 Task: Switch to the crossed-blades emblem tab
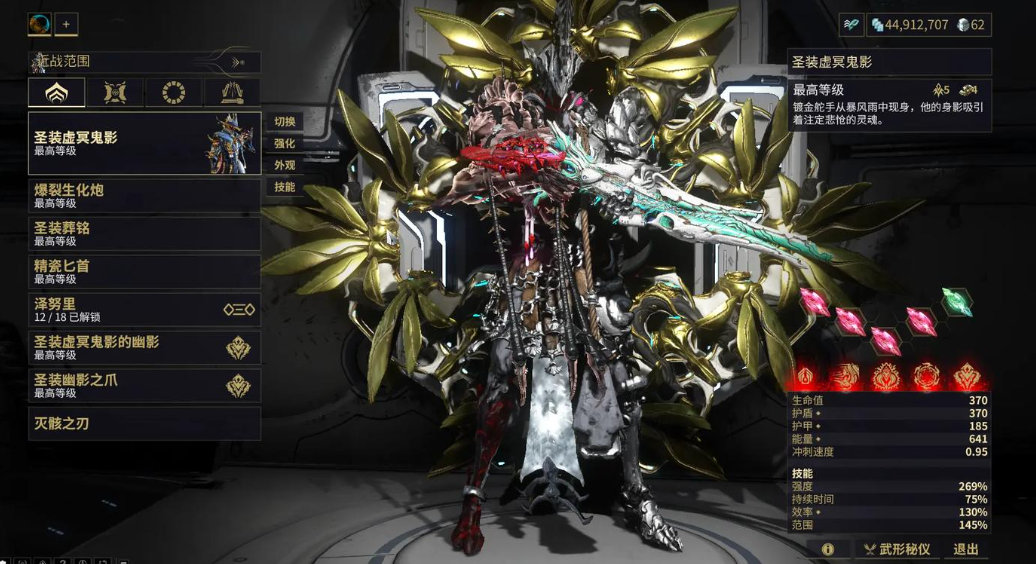coord(115,93)
